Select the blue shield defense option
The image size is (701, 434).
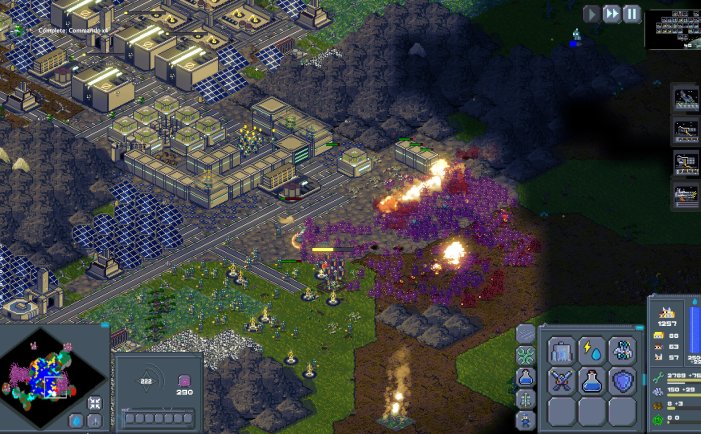(622, 381)
